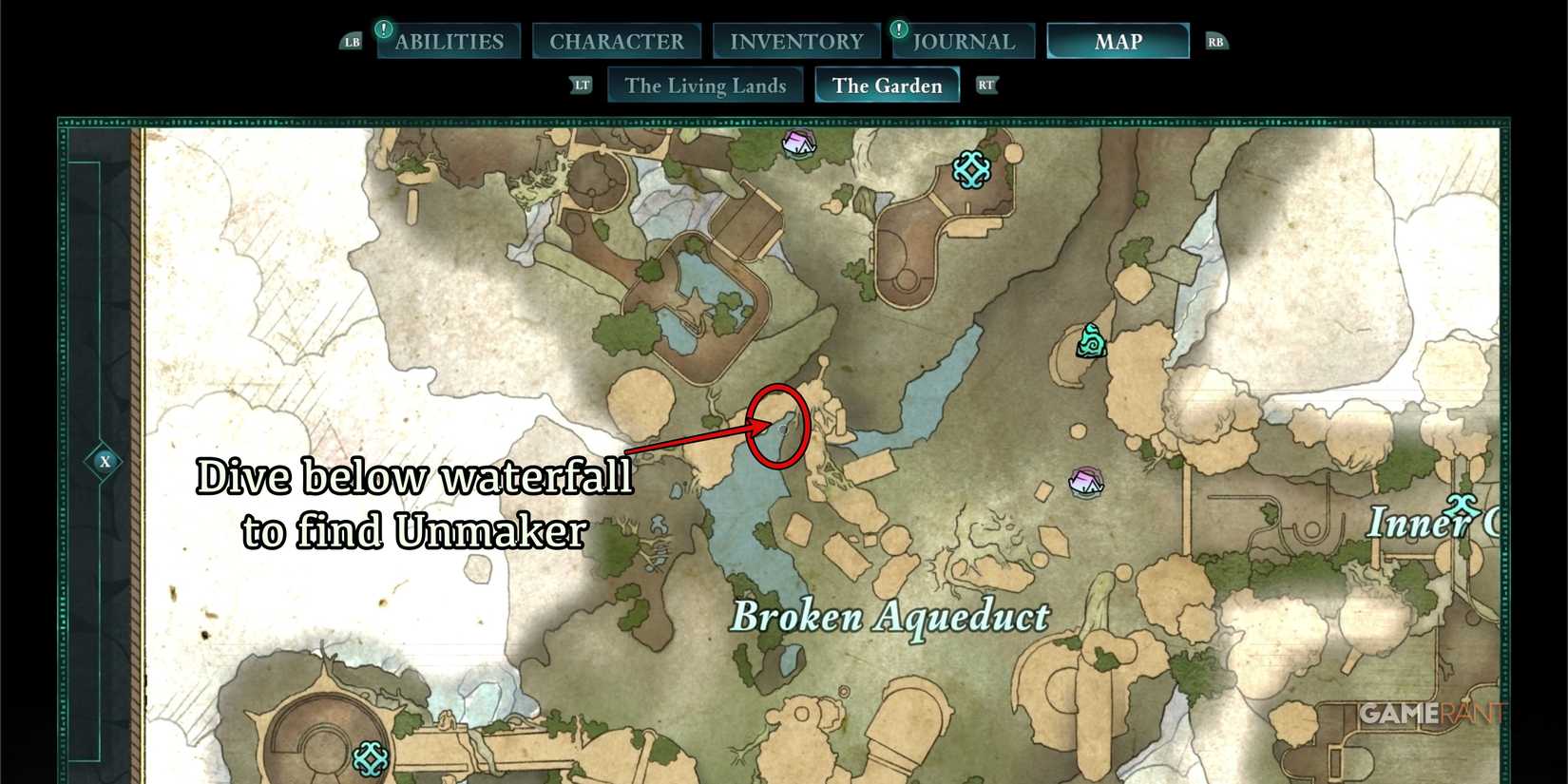1568x784 pixels.
Task: Switch to the INVENTORY tab
Action: click(x=795, y=41)
